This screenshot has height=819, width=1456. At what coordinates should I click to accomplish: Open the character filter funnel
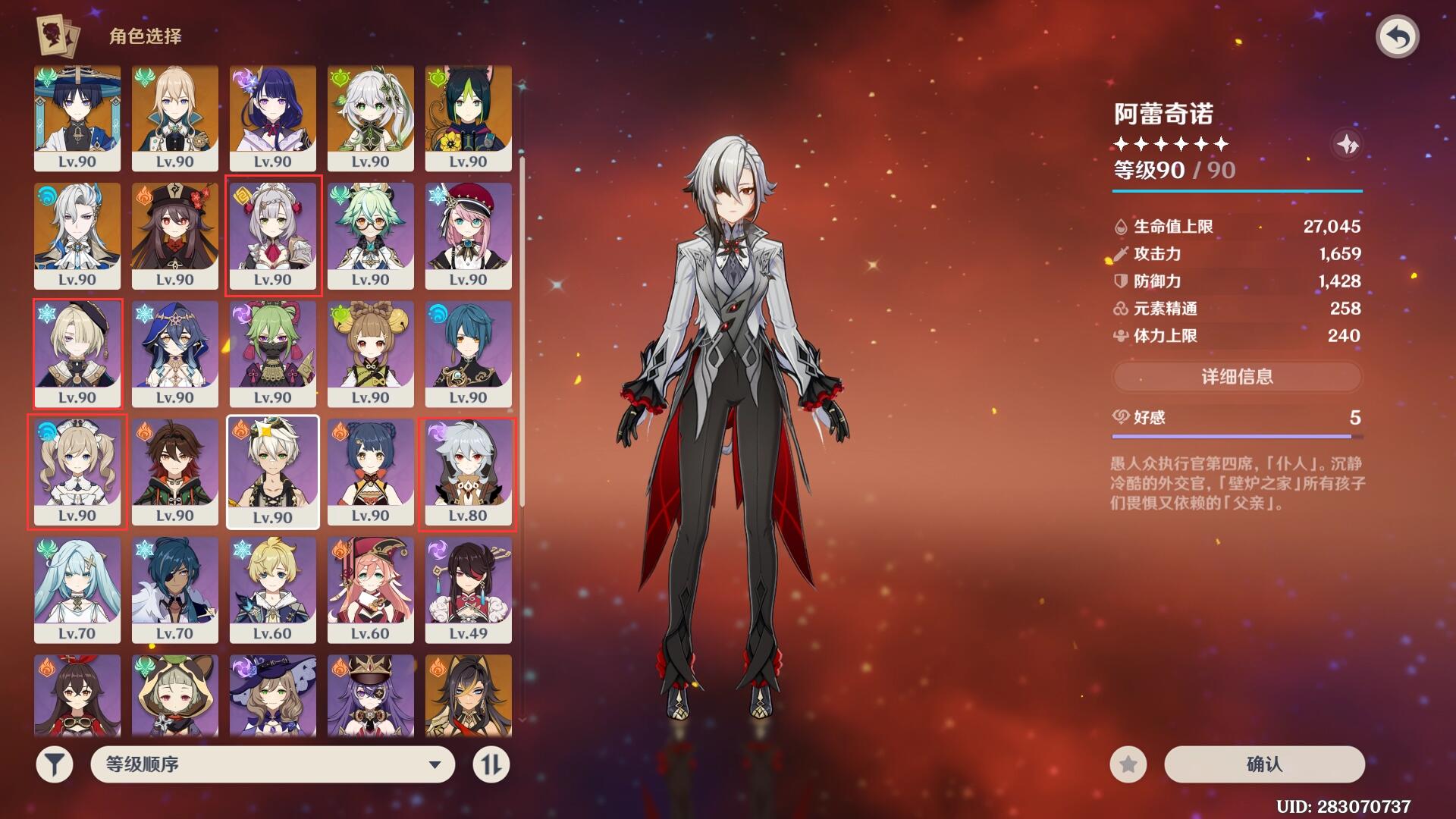coord(54,764)
